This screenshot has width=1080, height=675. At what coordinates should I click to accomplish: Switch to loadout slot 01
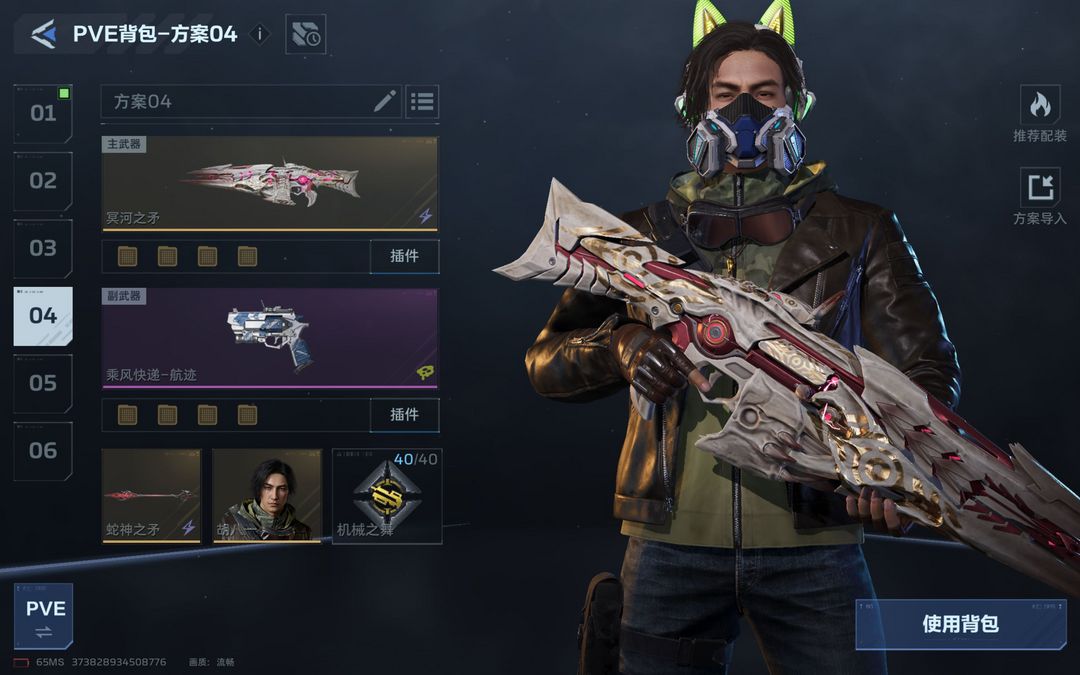tap(43, 113)
